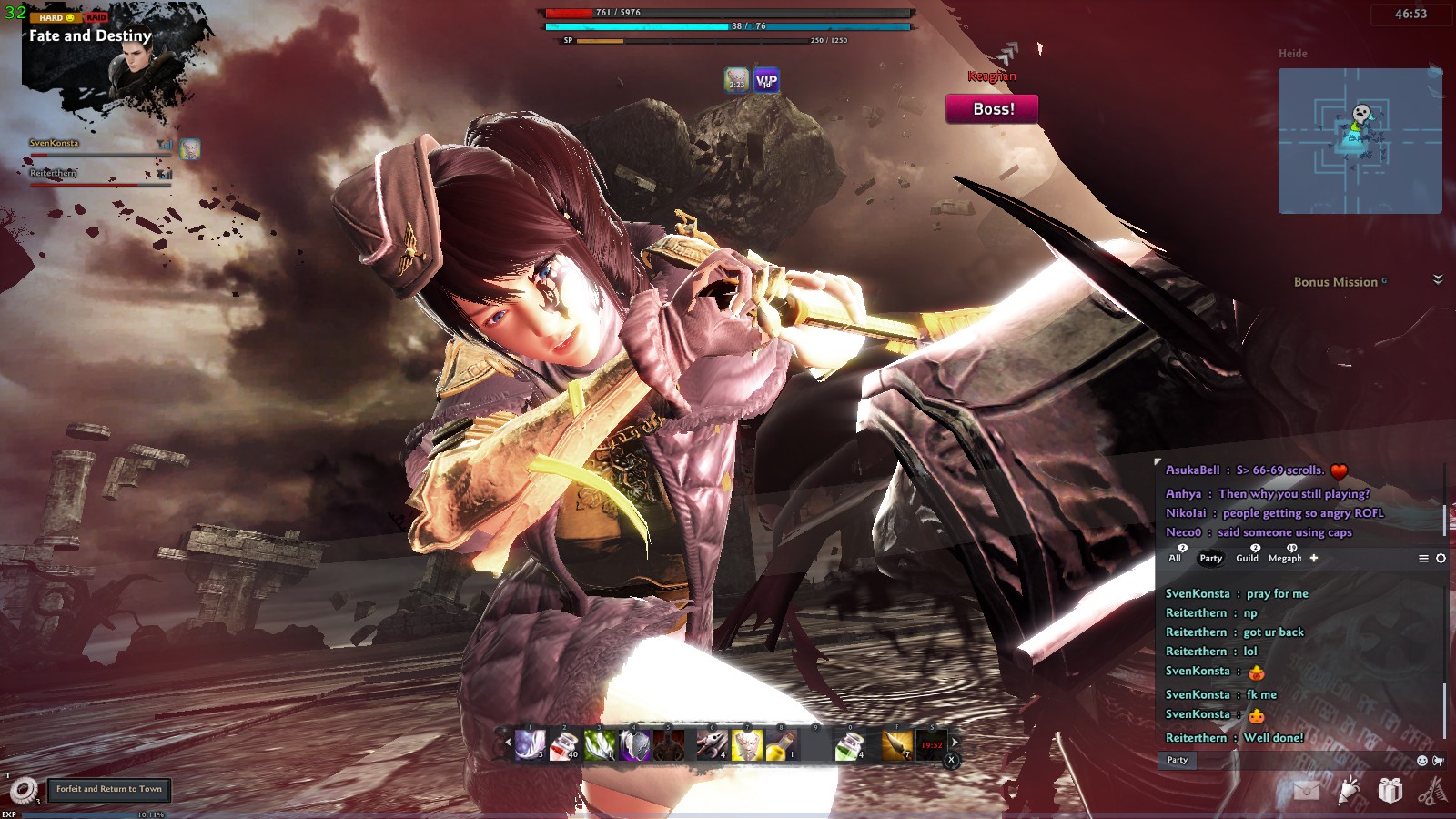Open the mailbox icon near bottom right
1456x819 pixels.
pos(1307,791)
